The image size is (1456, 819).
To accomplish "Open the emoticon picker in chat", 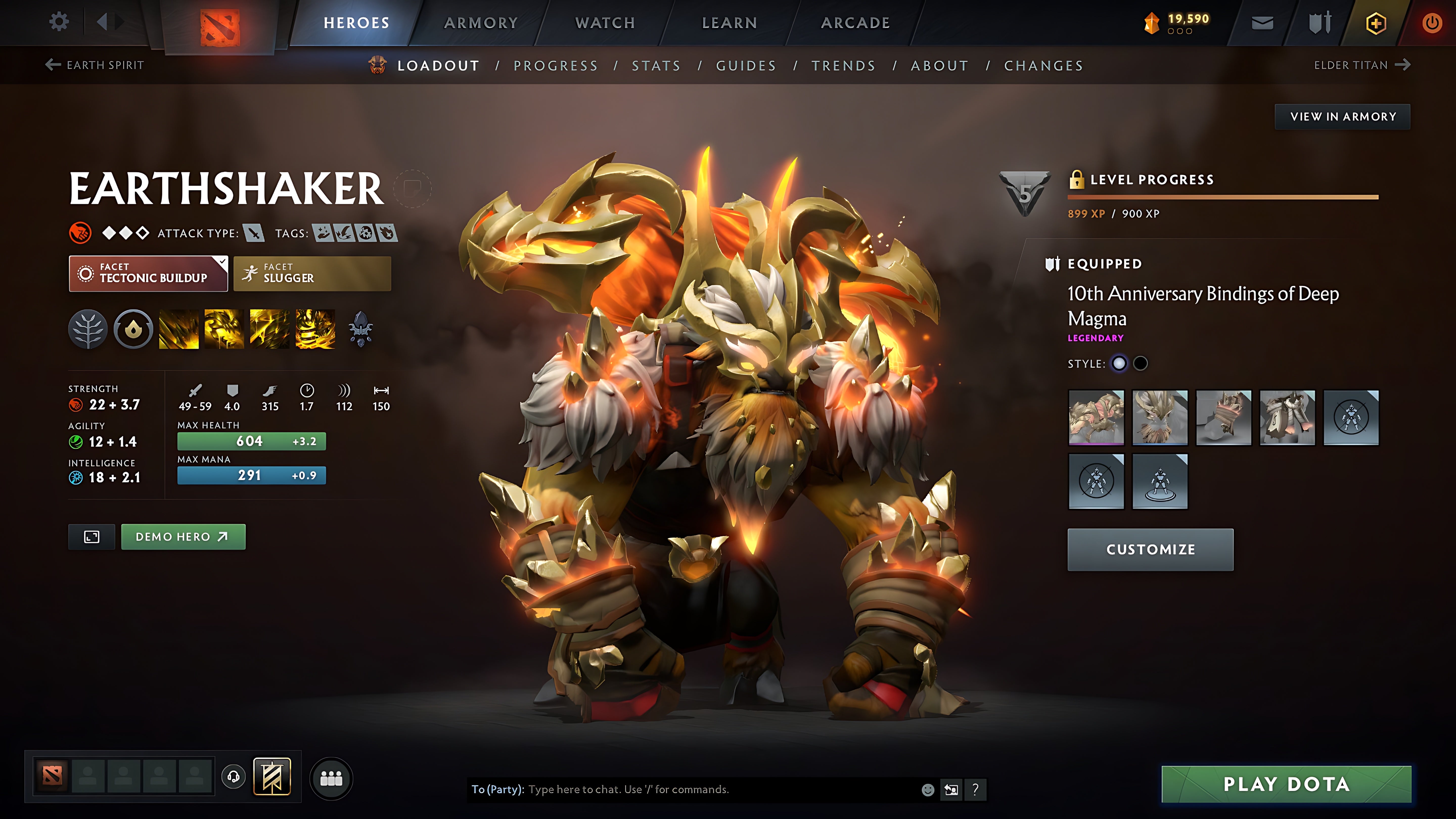I will point(928,790).
